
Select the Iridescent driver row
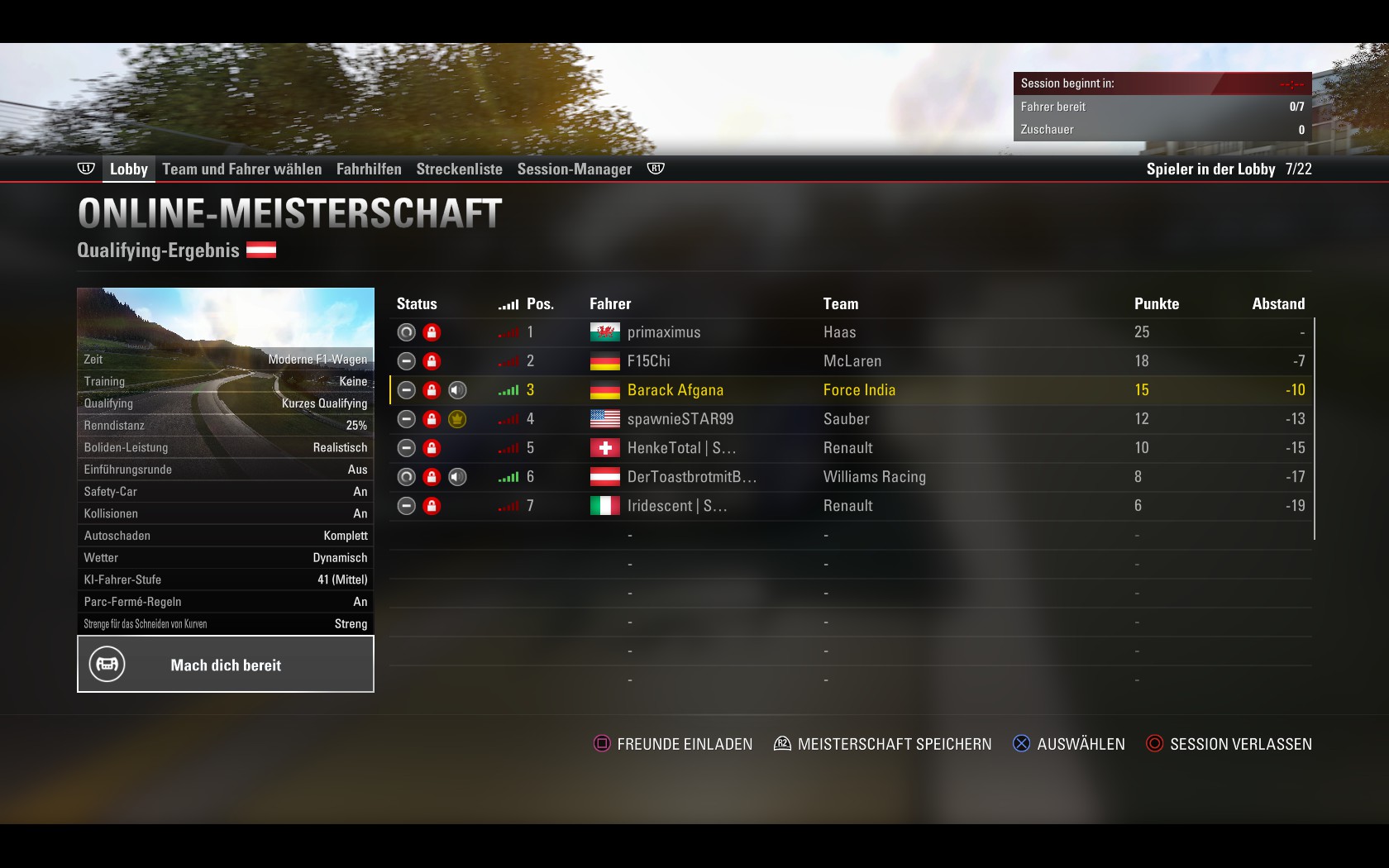[676, 506]
